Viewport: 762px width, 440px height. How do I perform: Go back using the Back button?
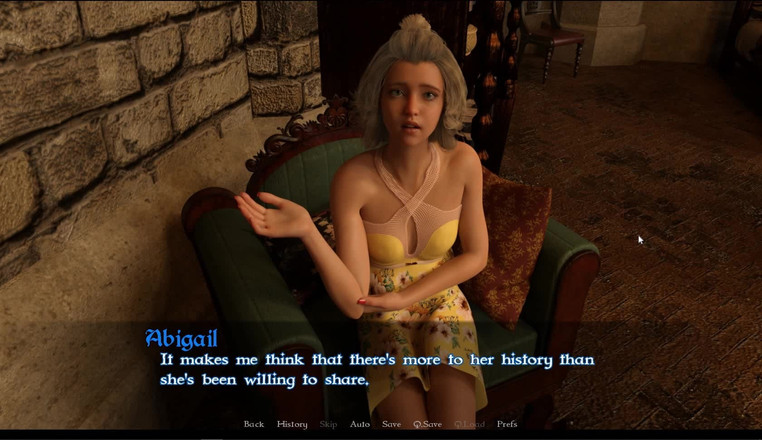(x=254, y=424)
